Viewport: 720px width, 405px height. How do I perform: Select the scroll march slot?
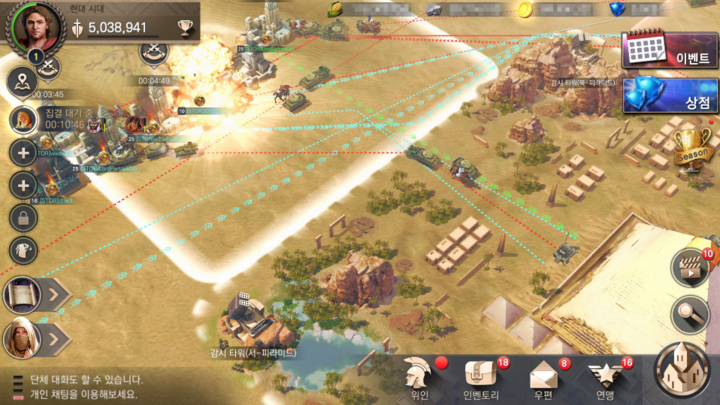tap(22, 294)
